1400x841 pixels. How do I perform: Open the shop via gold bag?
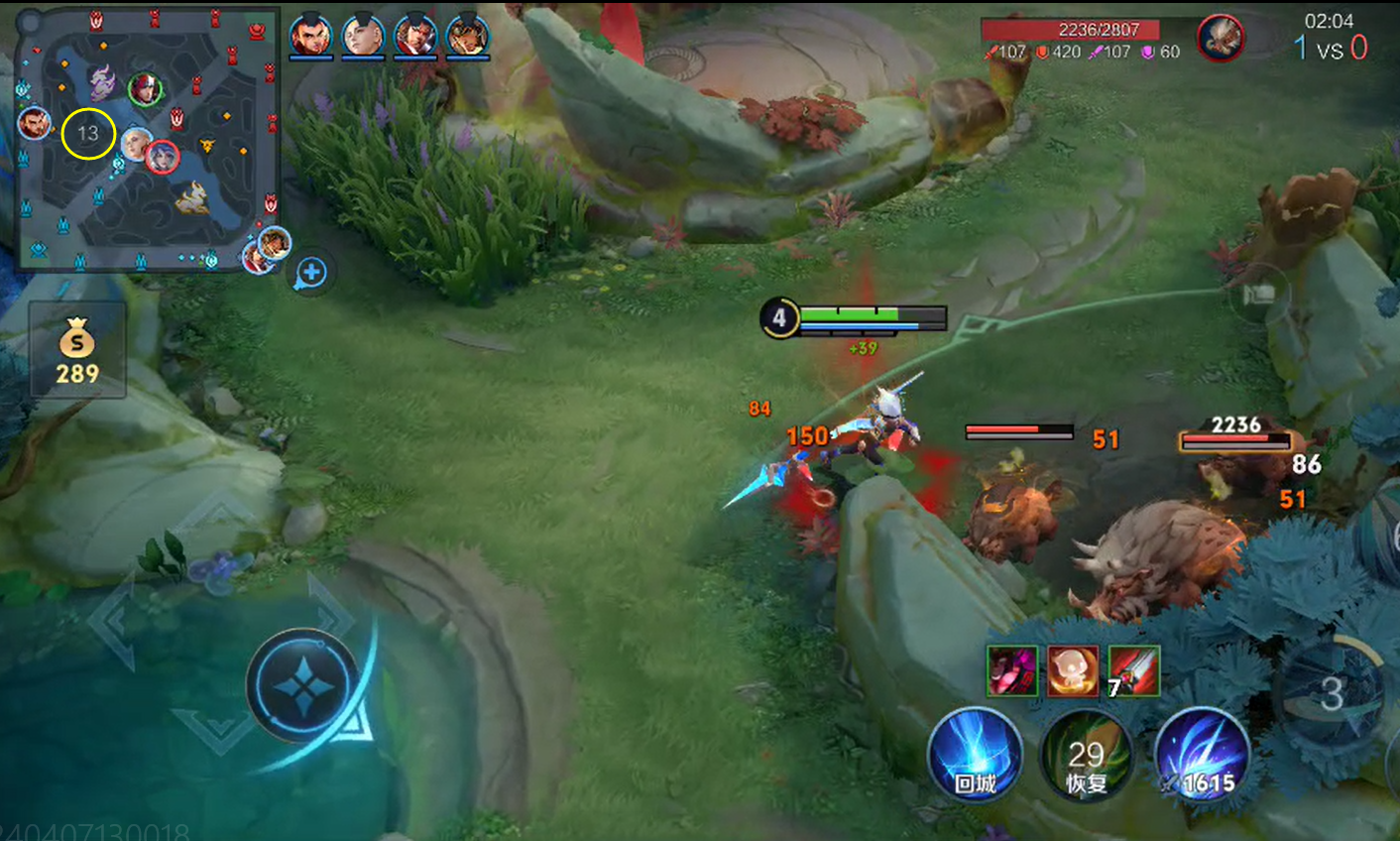click(77, 352)
